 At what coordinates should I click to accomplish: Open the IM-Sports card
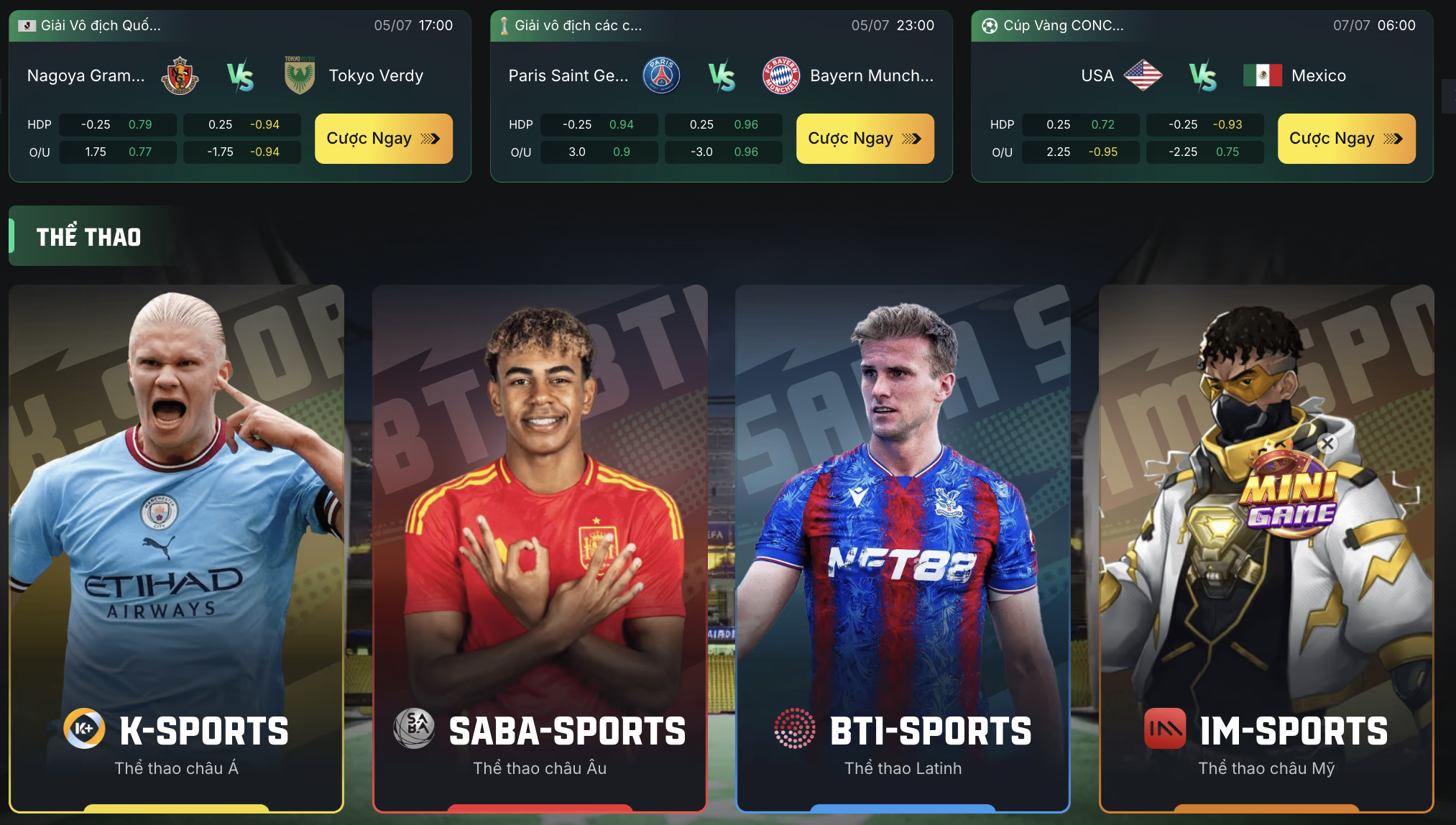(1222, 647)
